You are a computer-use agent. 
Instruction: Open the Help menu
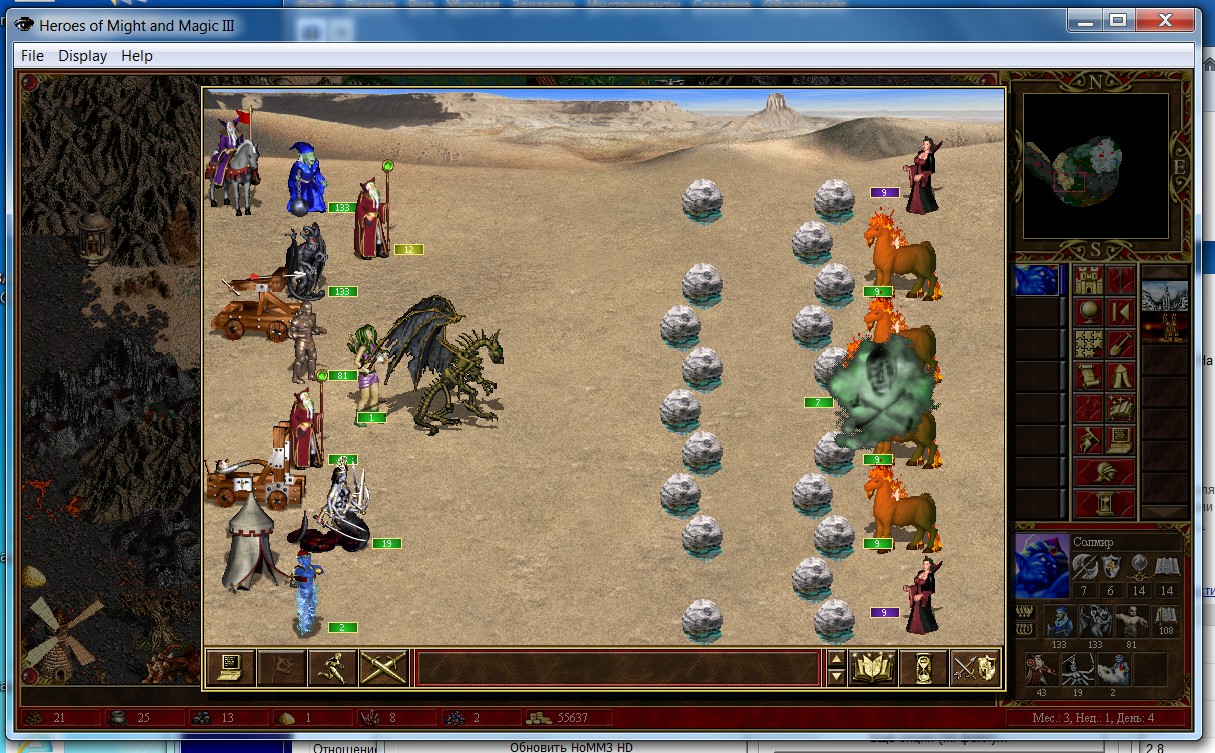[x=137, y=56]
